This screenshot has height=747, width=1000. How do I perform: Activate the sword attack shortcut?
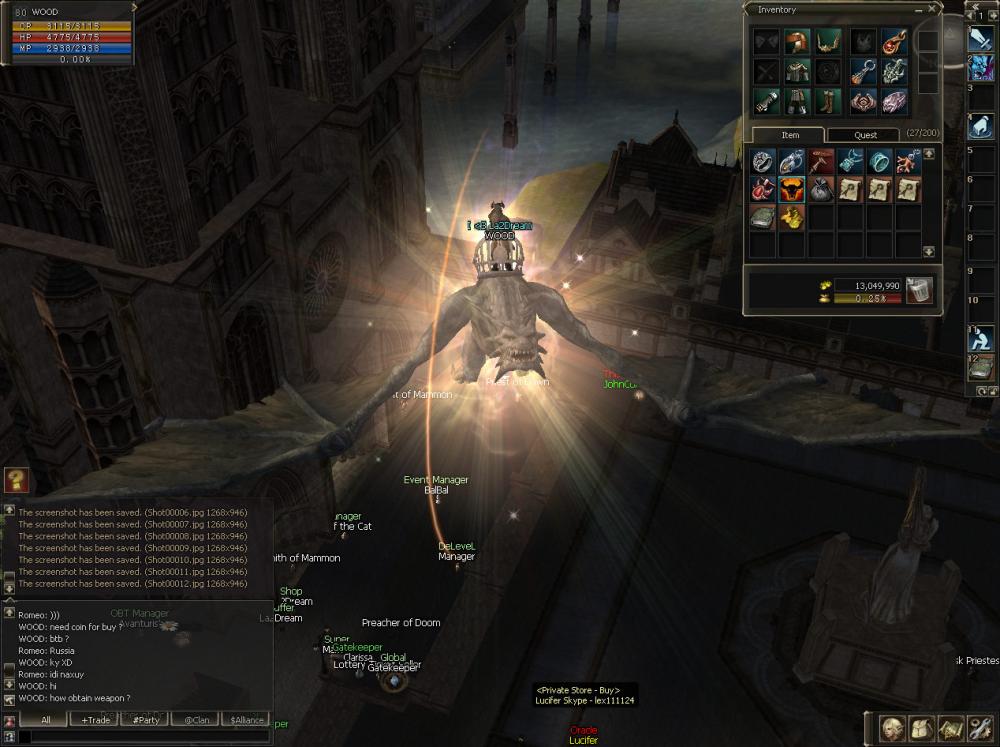(x=980, y=39)
